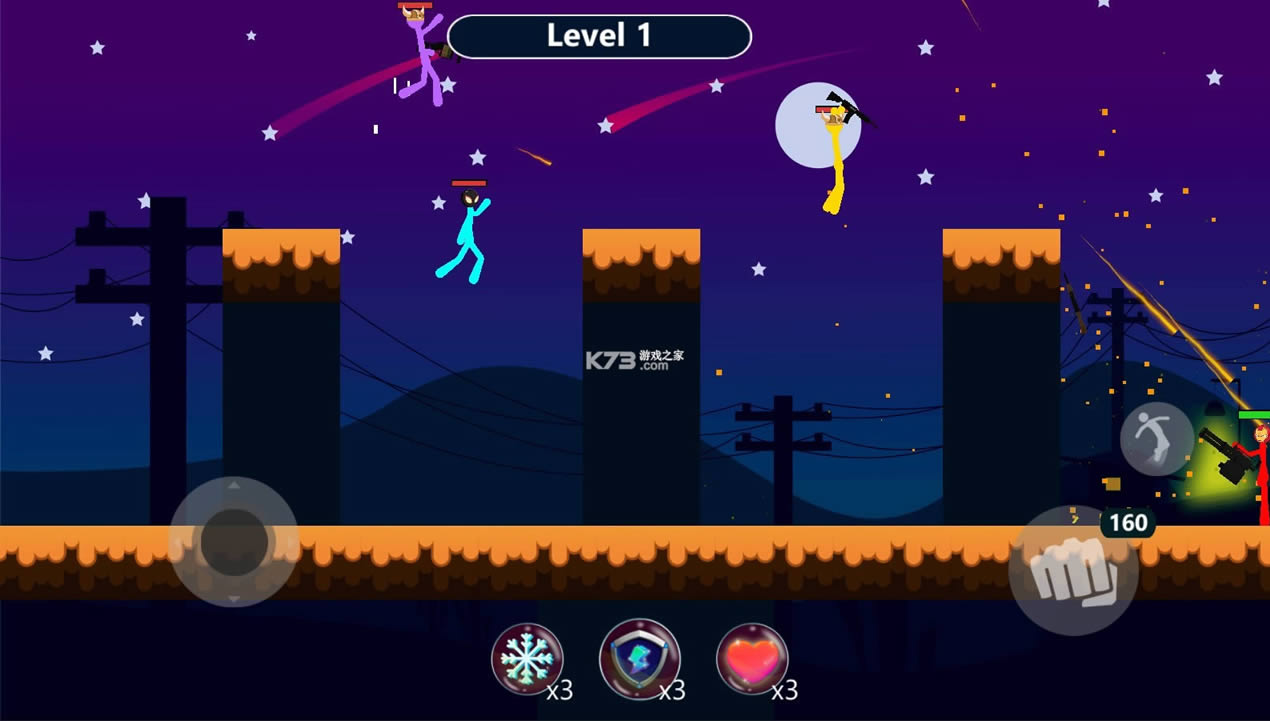
Task: Touch the virtual movement joystick
Action: tap(234, 541)
